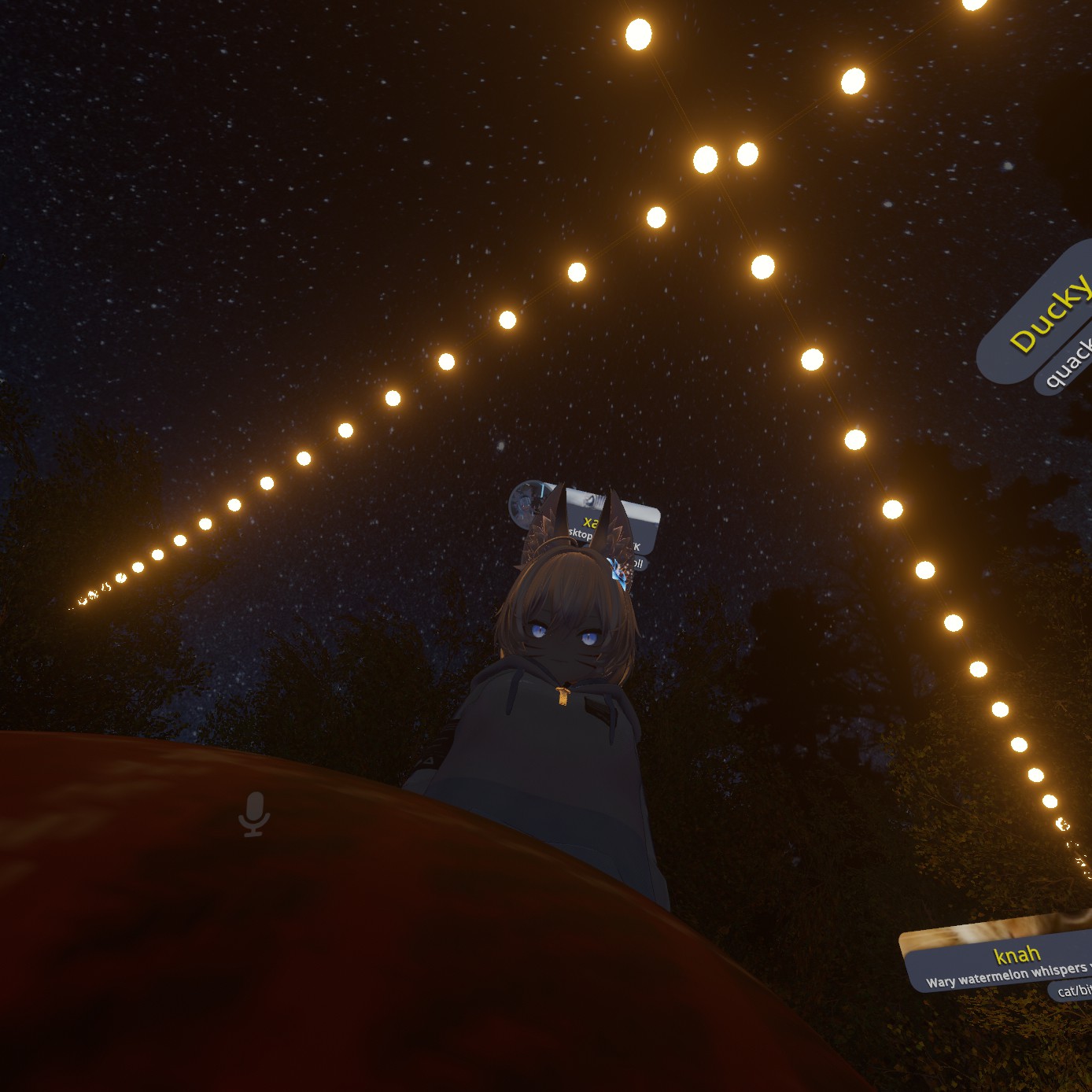Toggle the microphone mute icon
Screen dimensions: 1092x1092
point(253,813)
